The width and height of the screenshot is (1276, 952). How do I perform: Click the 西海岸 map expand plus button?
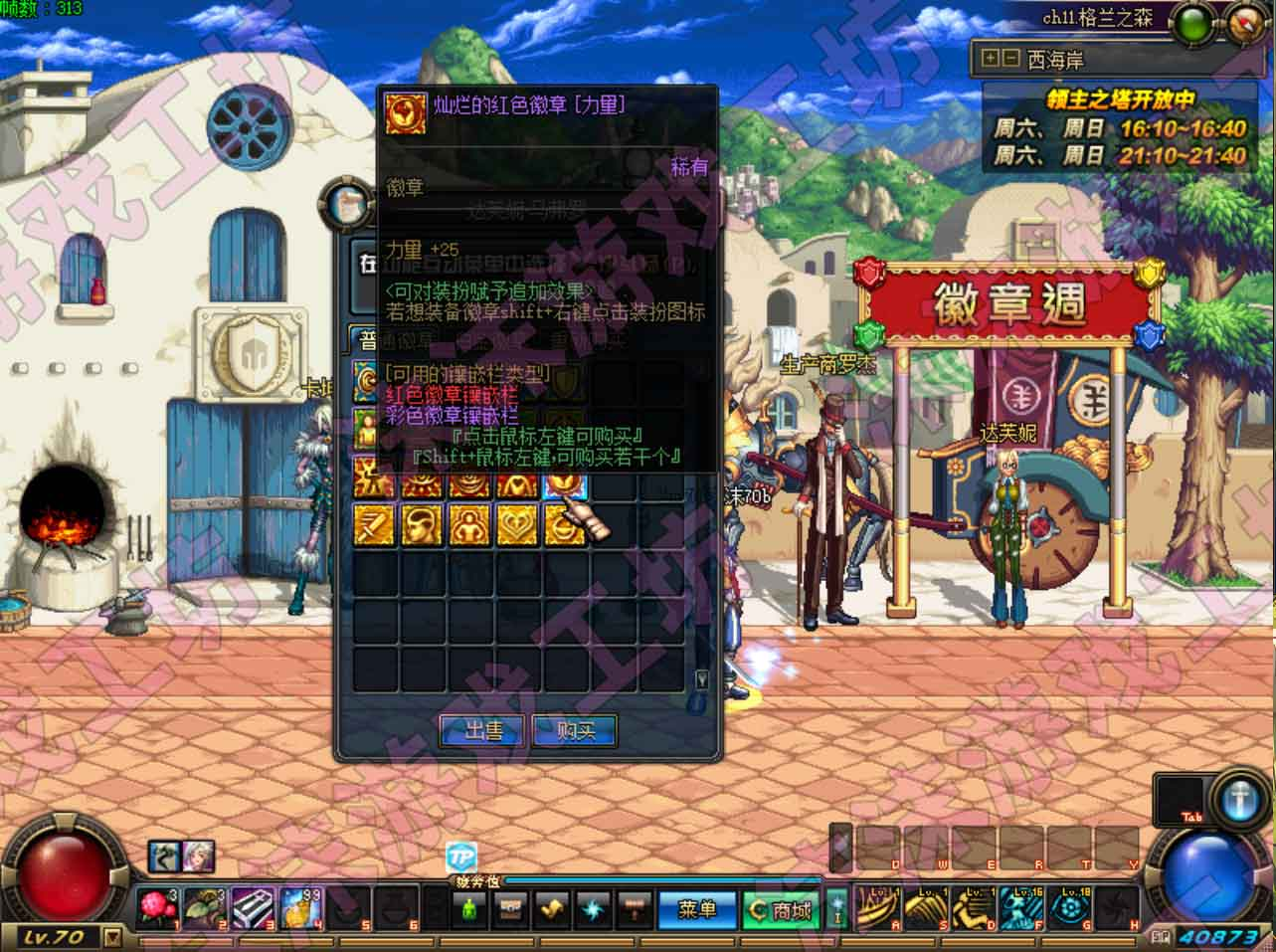[x=990, y=59]
